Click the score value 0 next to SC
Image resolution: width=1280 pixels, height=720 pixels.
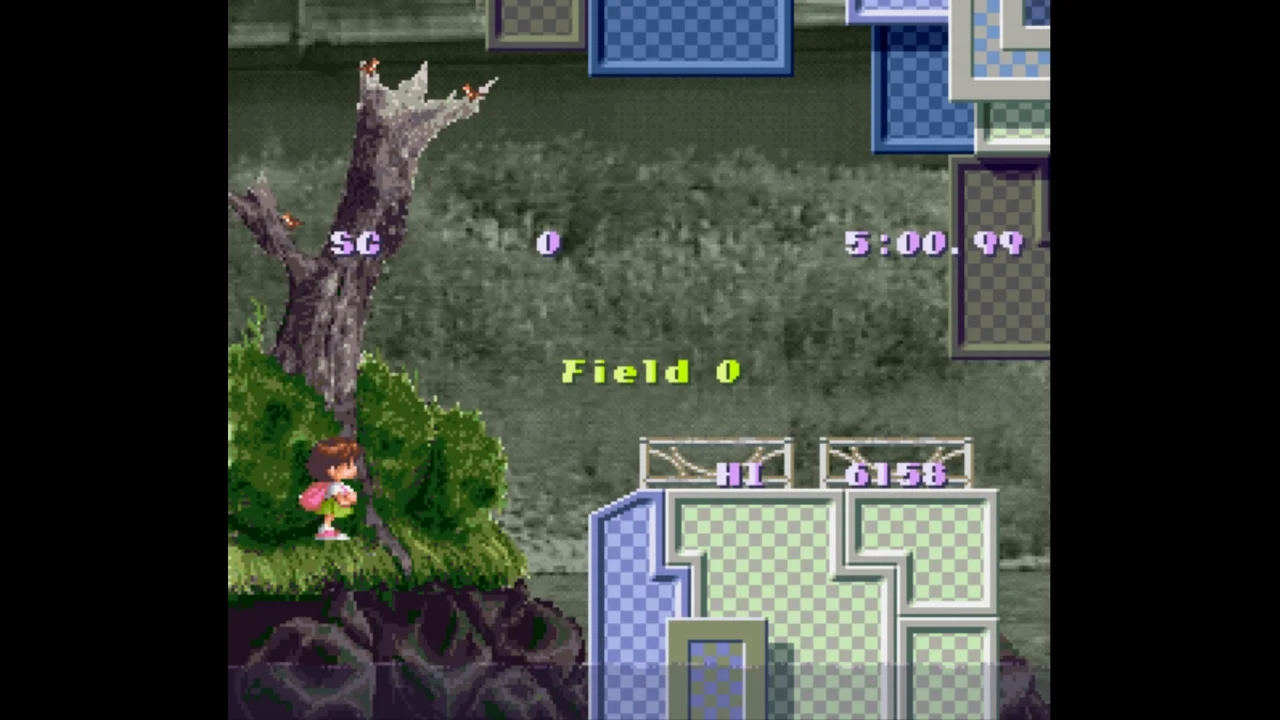click(547, 243)
